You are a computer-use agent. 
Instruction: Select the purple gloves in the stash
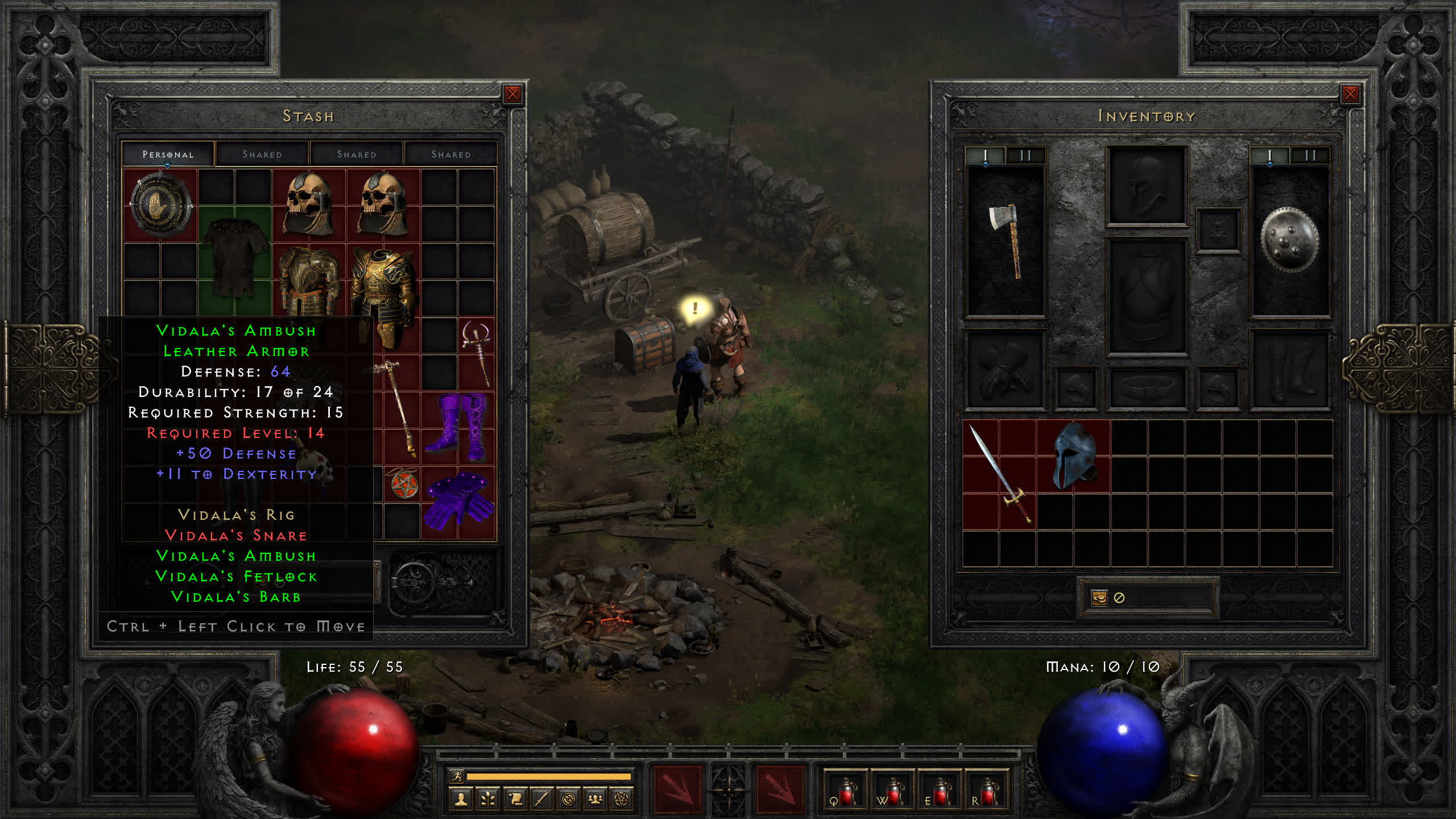(x=458, y=502)
